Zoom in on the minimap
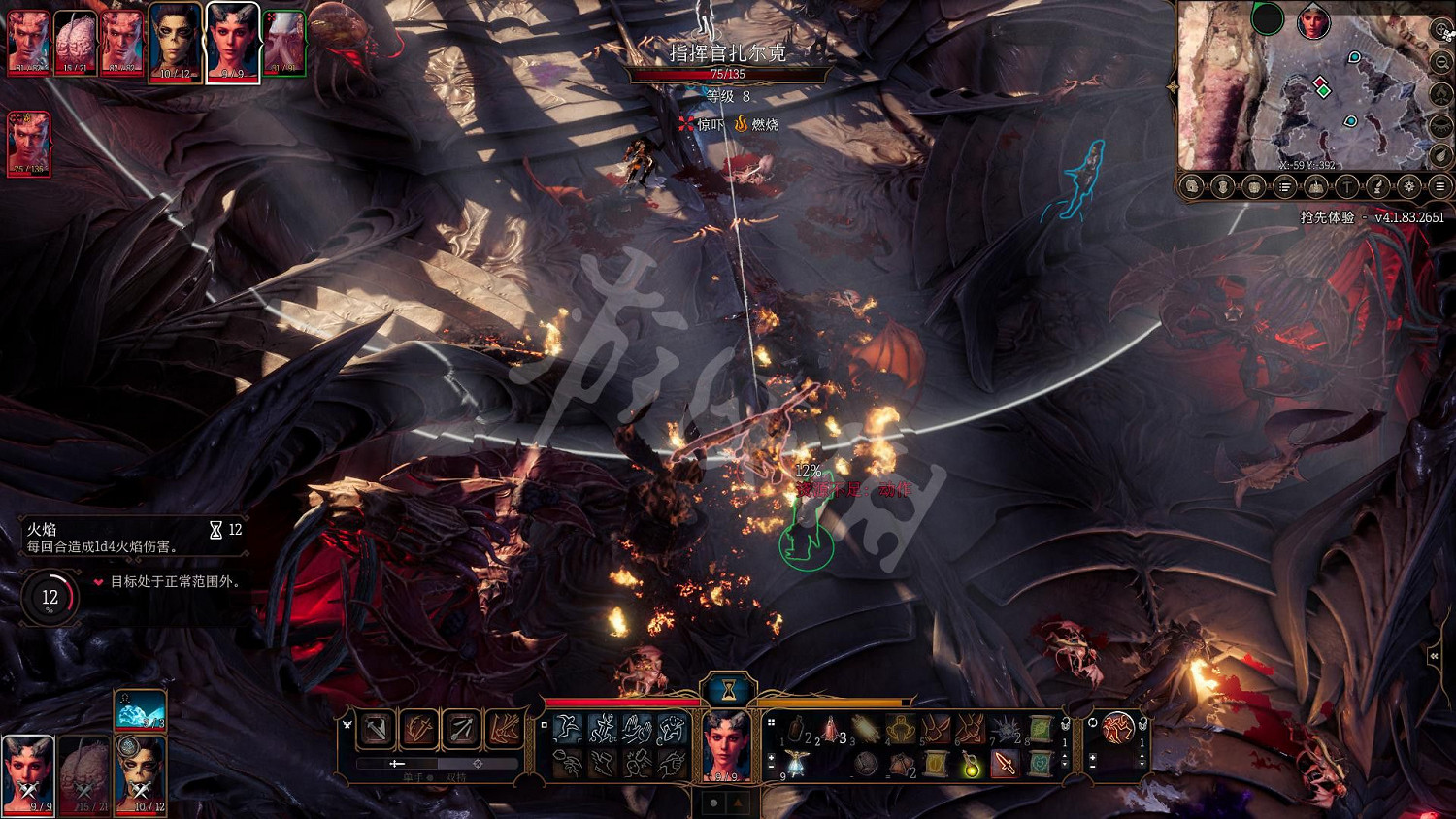The image size is (1456, 819). (x=1443, y=31)
